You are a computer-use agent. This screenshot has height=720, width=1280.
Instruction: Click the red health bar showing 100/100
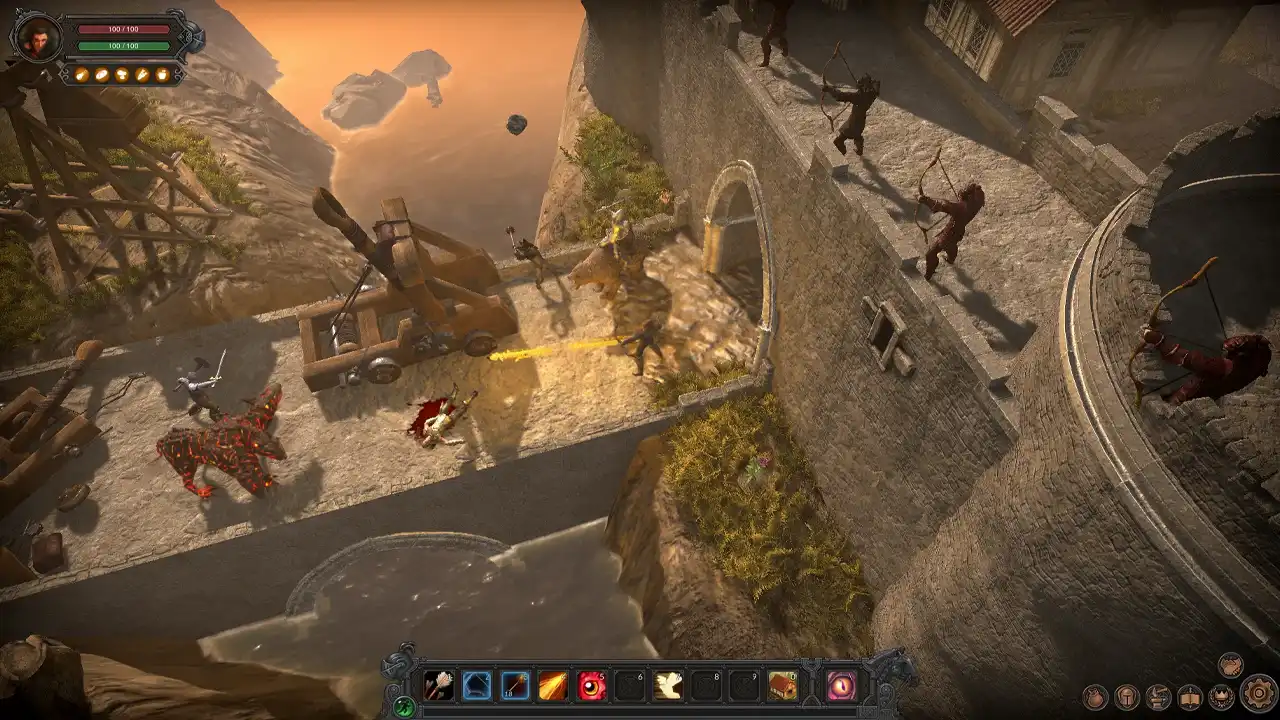(123, 29)
